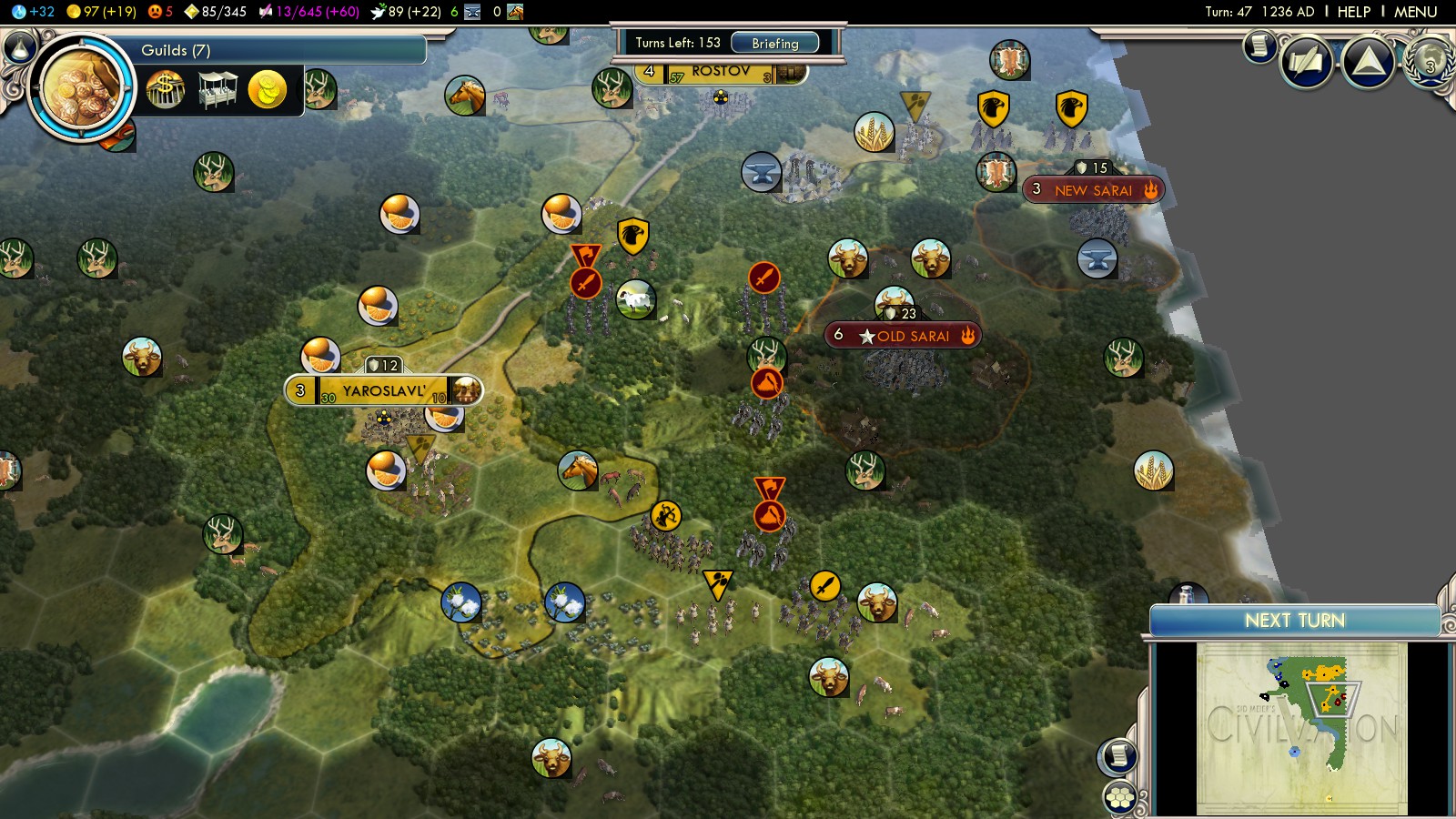Toggle the hex grid map options button
The width and height of the screenshot is (1456, 819).
[1120, 798]
